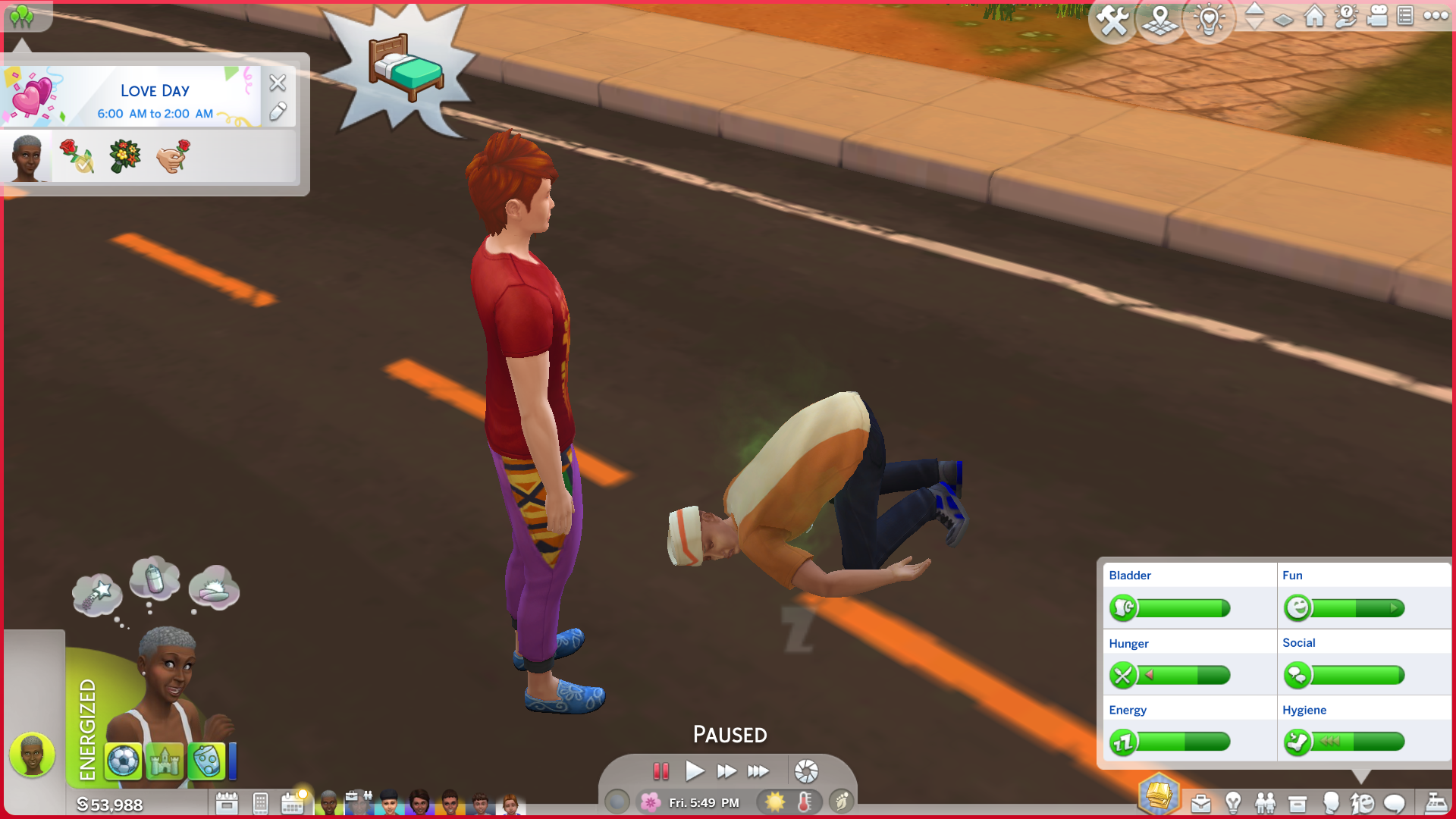Open the inventory box panel
The width and height of the screenshot is (1456, 819).
1298,803
